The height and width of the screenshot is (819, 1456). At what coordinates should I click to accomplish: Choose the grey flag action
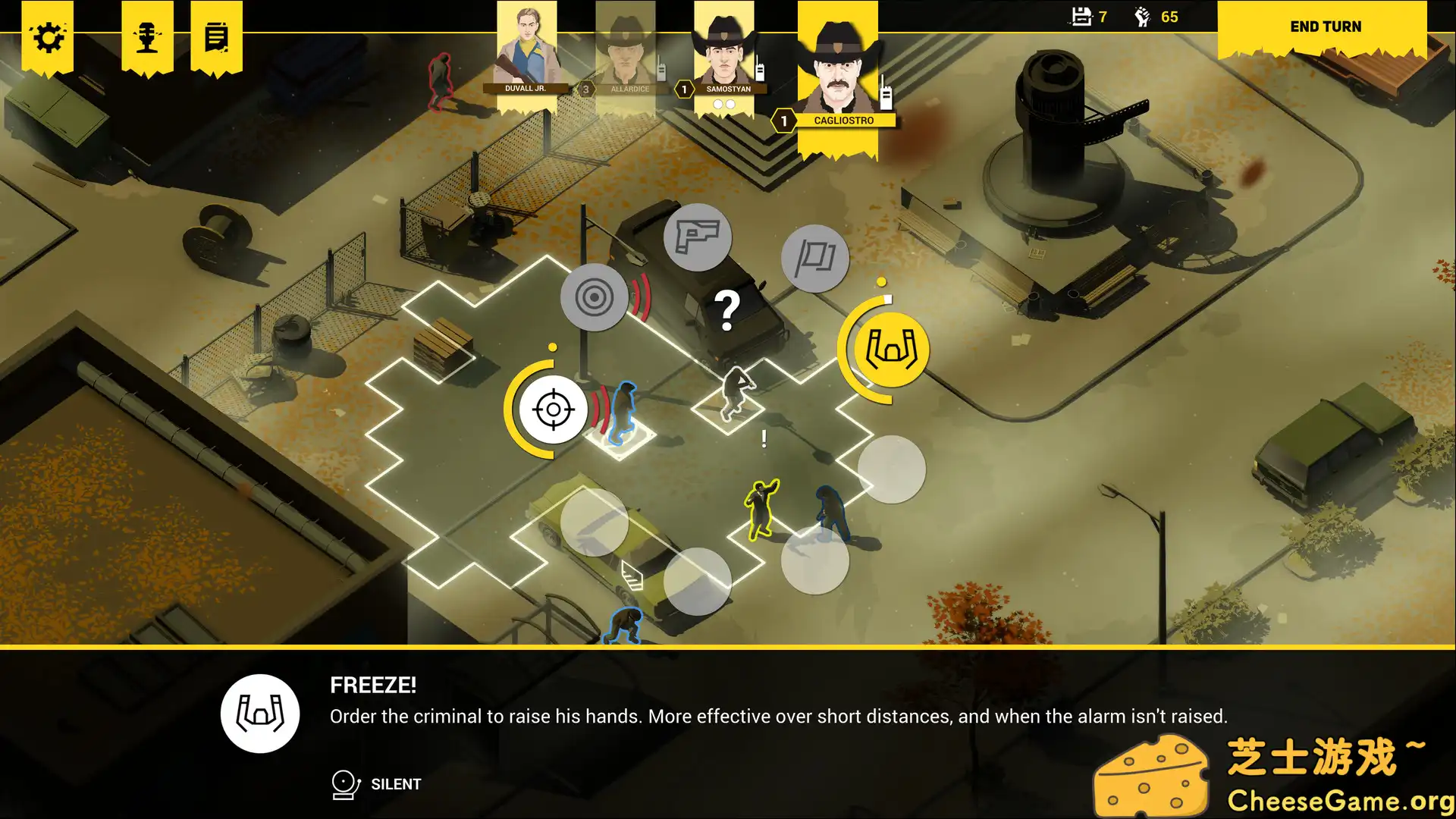pyautogui.click(x=814, y=259)
